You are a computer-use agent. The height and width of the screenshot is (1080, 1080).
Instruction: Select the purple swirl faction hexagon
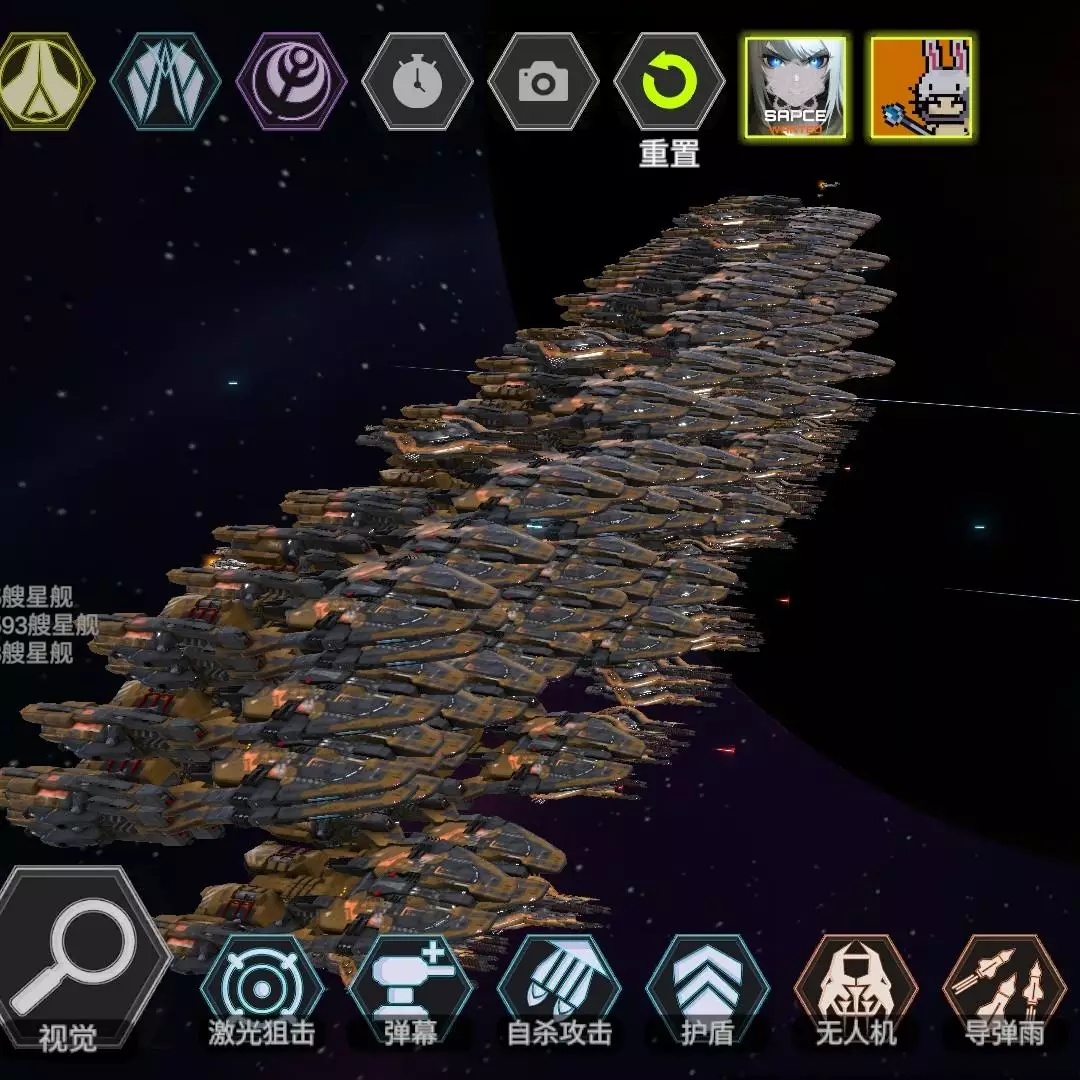pyautogui.click(x=291, y=81)
